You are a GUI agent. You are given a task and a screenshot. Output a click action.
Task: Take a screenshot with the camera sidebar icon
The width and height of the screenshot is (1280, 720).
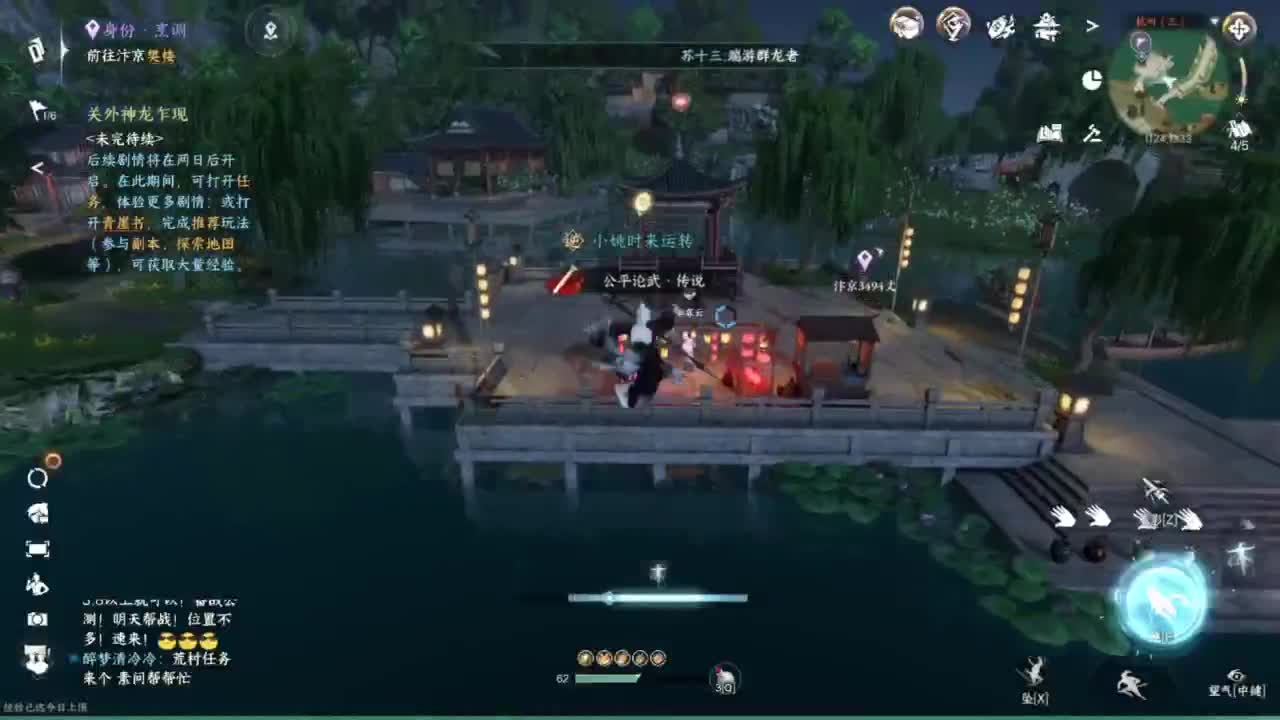(x=39, y=617)
